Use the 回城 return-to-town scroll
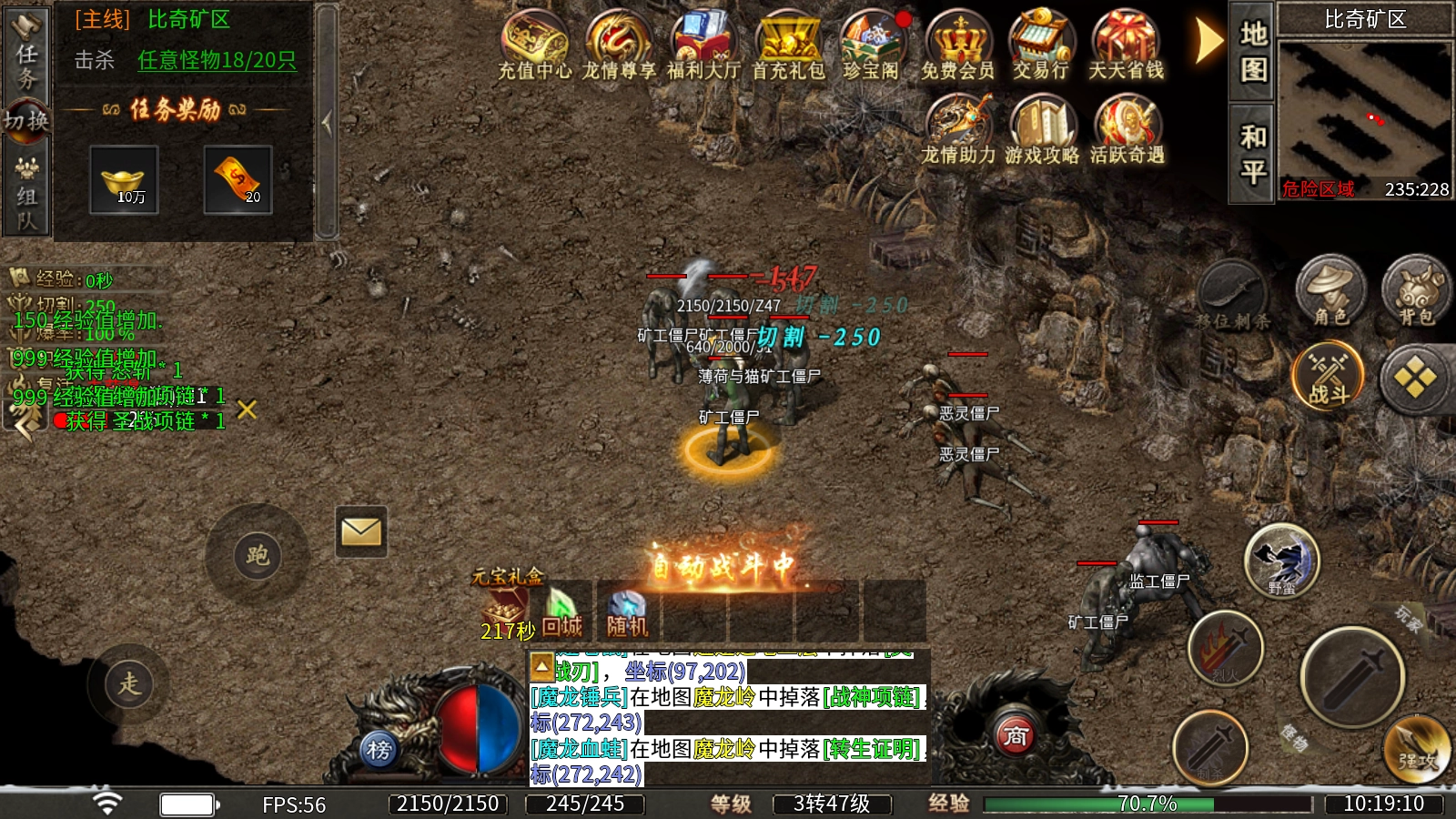 click(561, 613)
